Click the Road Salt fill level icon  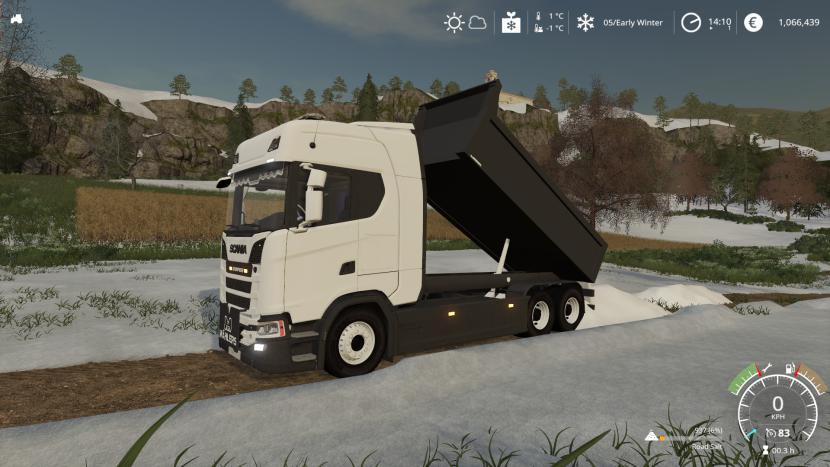[x=652, y=437]
